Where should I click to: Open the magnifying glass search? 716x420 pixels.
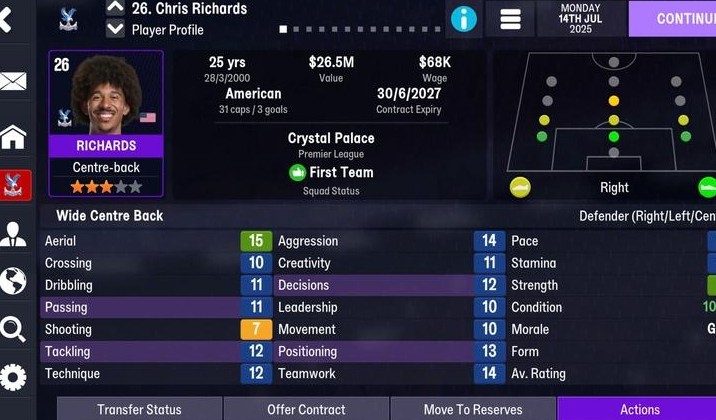pos(13,329)
